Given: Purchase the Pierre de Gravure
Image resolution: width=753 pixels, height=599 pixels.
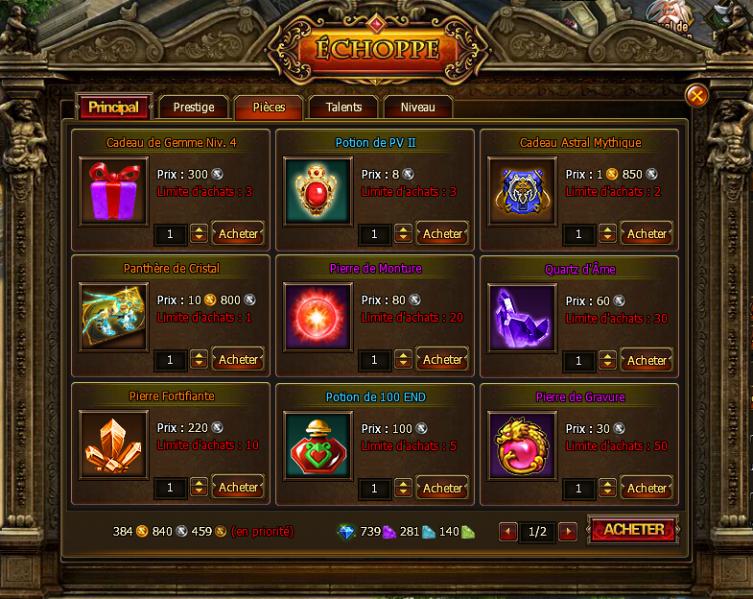Looking at the screenshot, I should [x=646, y=488].
